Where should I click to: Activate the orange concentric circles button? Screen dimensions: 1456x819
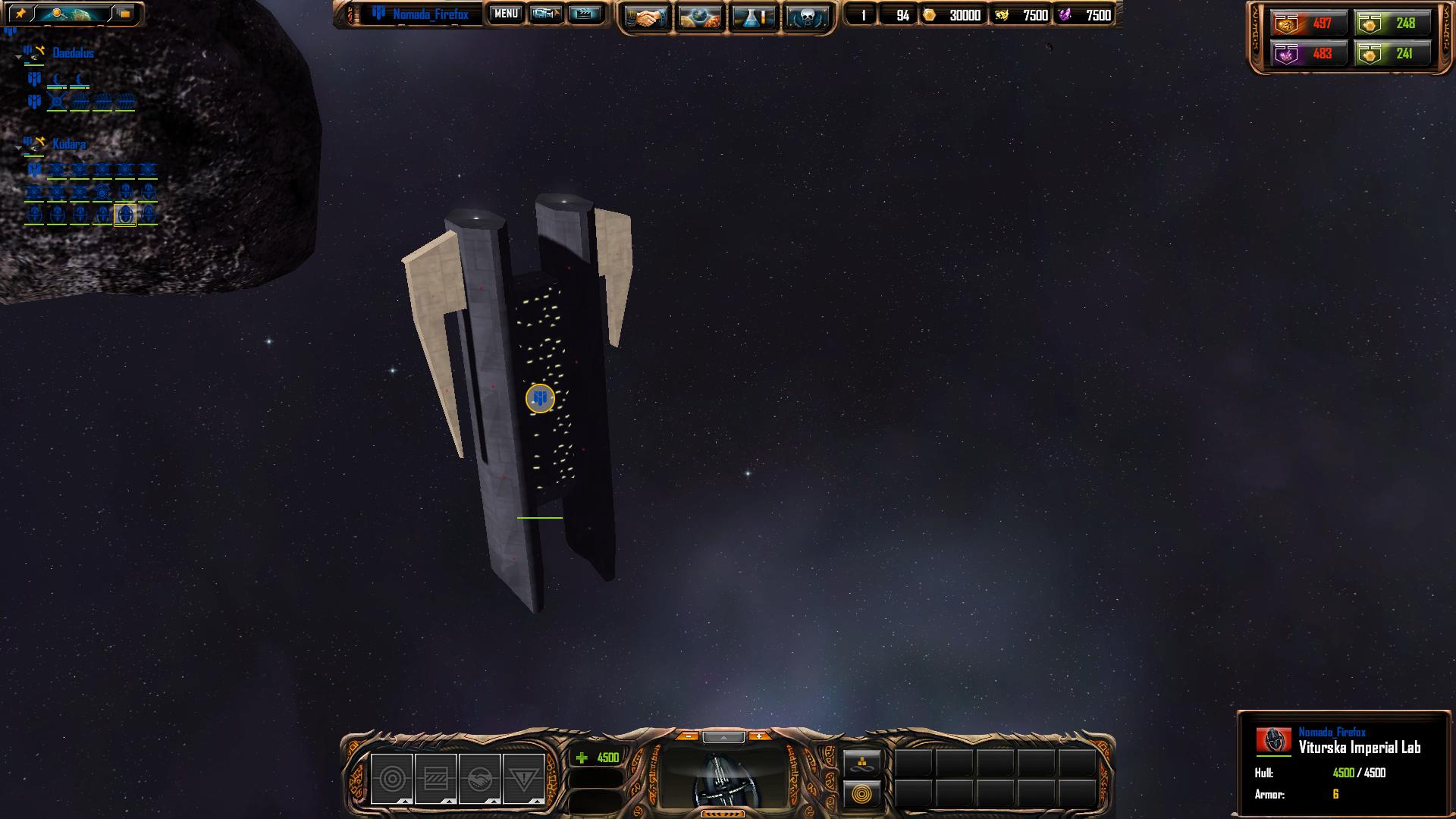pos(862,795)
